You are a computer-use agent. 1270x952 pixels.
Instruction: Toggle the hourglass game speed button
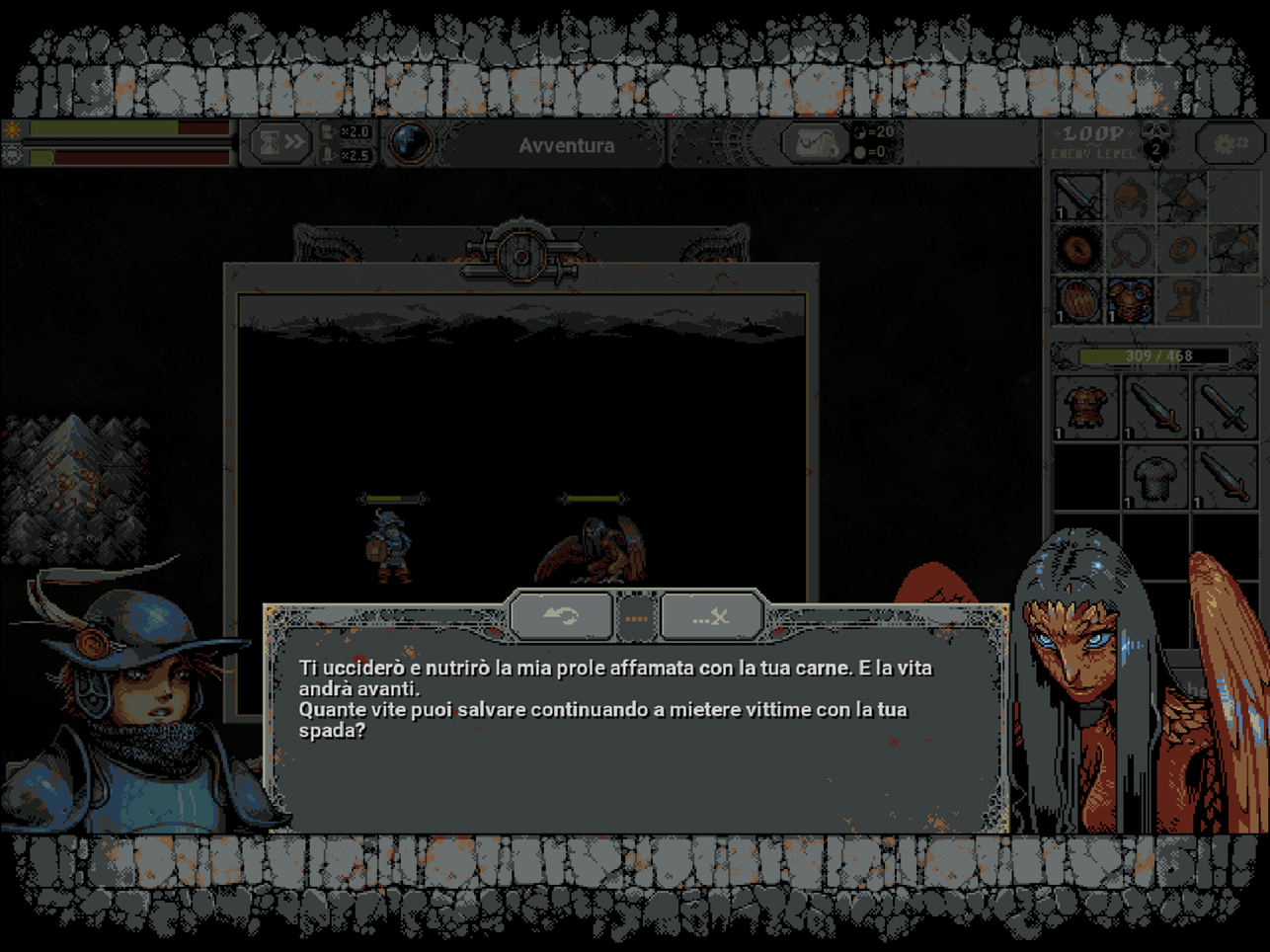(278, 144)
